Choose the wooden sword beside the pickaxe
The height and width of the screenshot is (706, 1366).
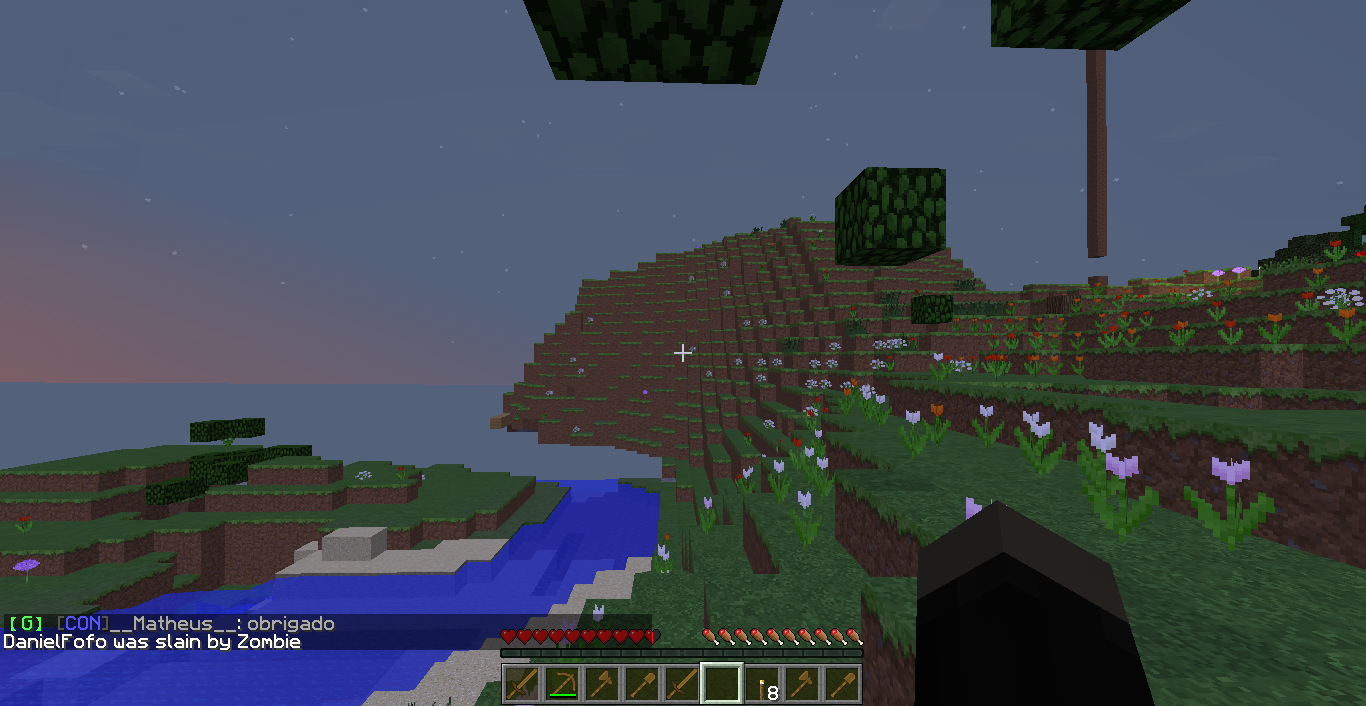[x=521, y=684]
